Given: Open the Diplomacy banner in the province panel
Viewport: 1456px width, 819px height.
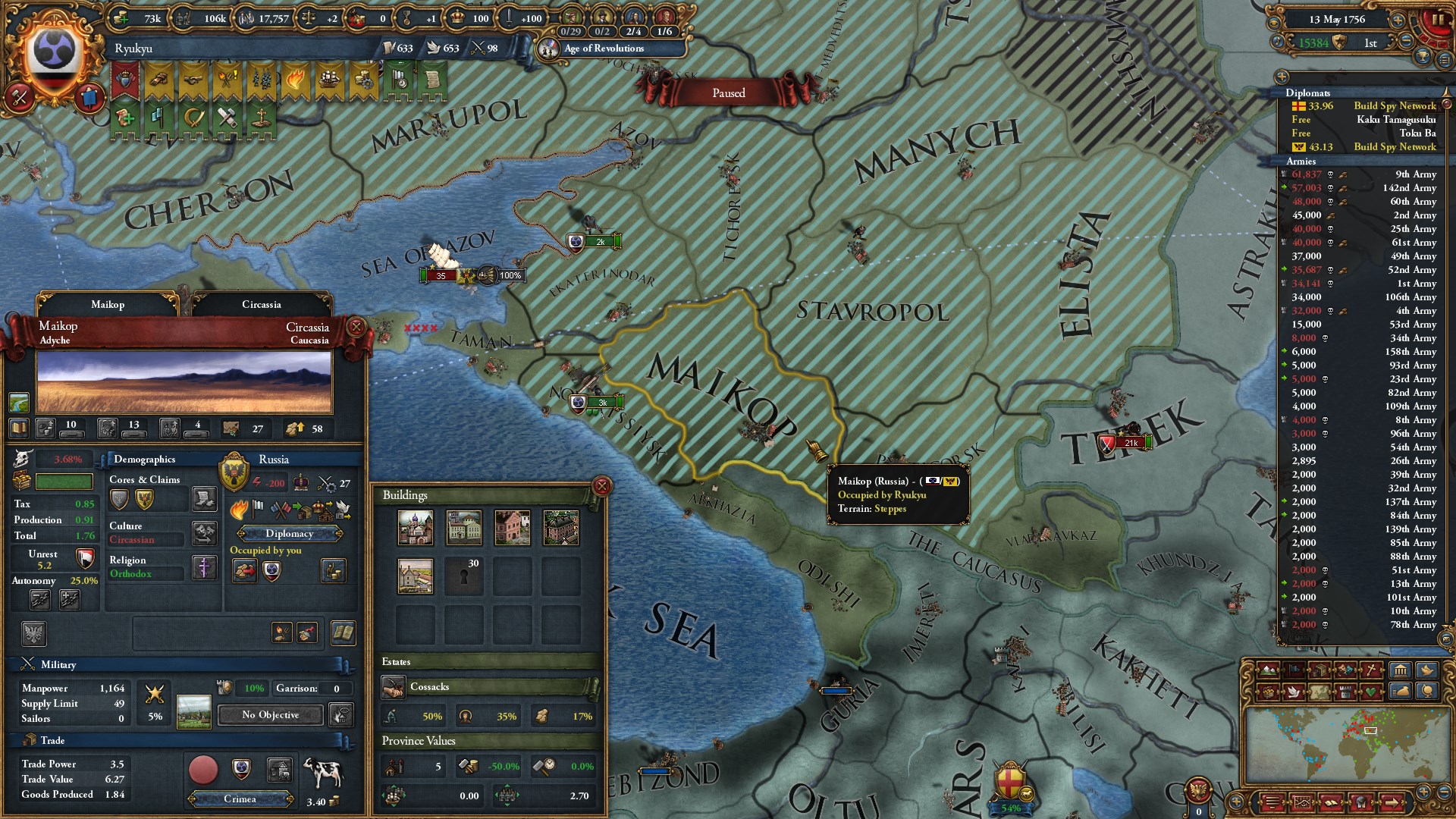Looking at the screenshot, I should pyautogui.click(x=290, y=534).
